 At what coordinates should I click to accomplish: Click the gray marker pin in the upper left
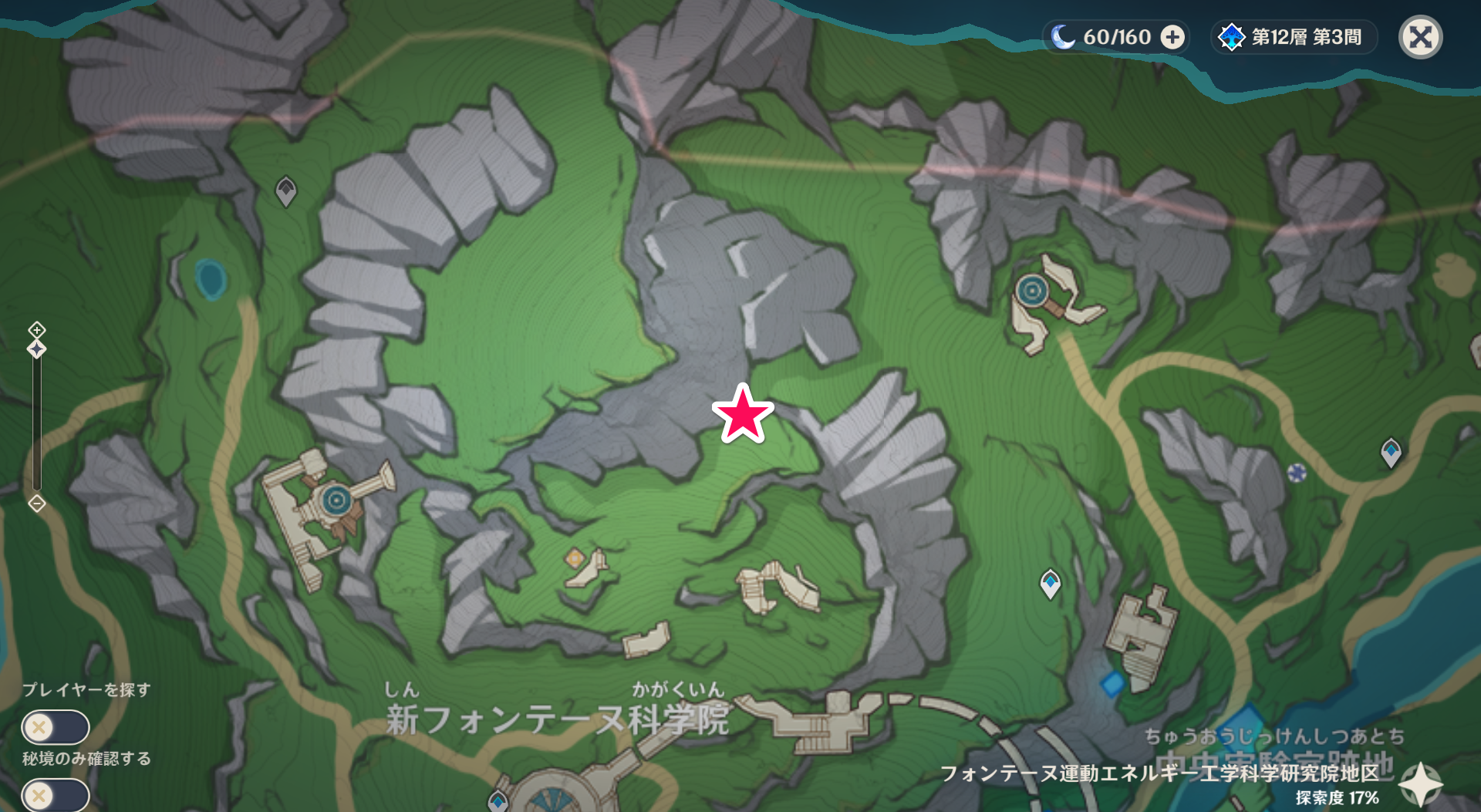(285, 191)
